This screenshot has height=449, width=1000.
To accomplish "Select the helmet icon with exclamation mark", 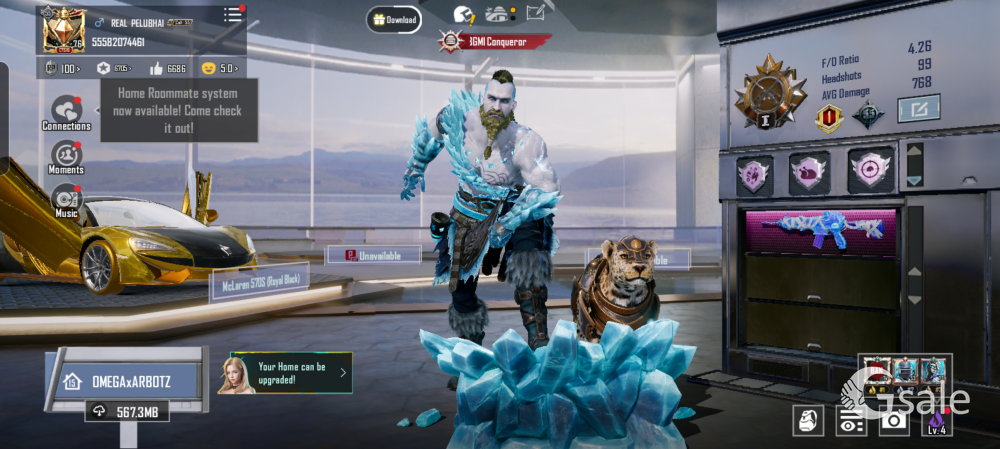I will (464, 15).
